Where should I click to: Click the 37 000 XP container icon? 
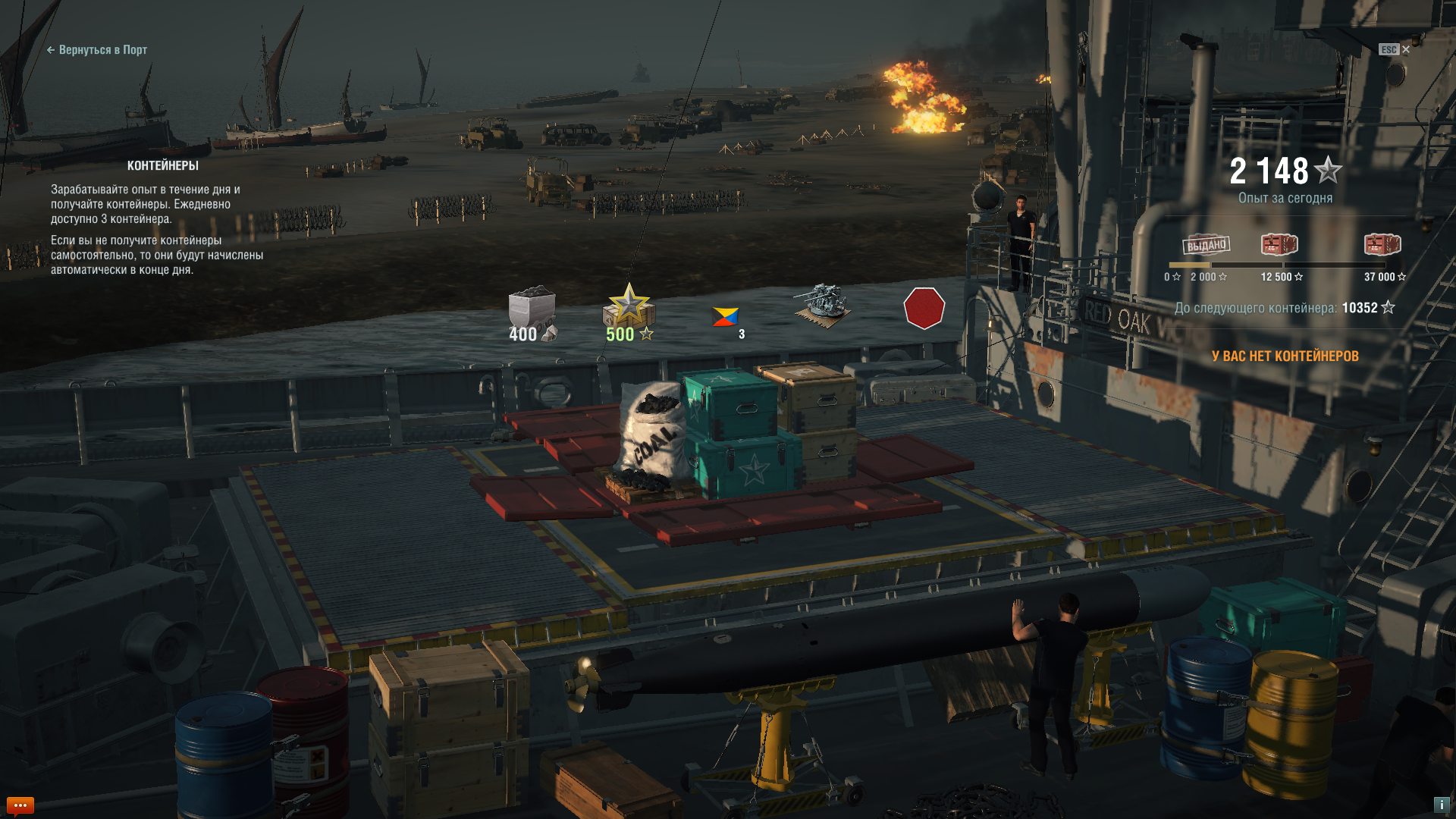point(1382,244)
